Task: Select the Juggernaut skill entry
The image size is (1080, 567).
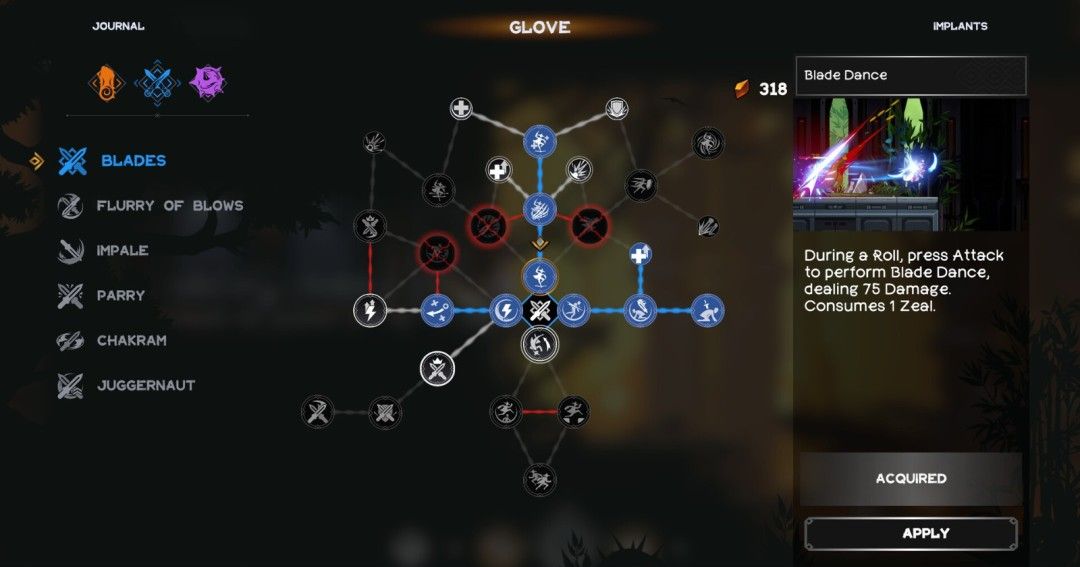Action: pyautogui.click(x=145, y=386)
